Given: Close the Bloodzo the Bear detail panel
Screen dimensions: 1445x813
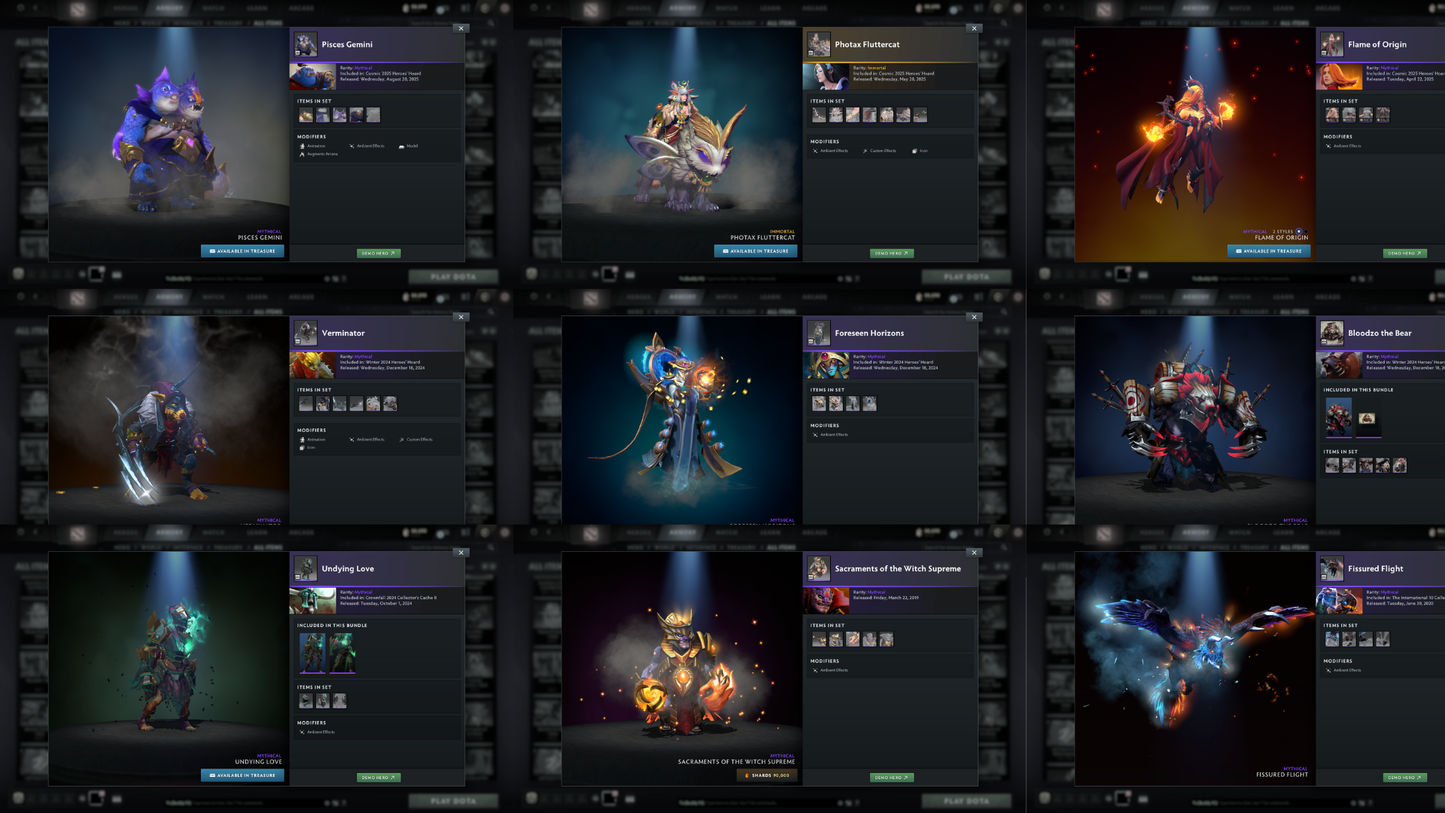Looking at the screenshot, I should coord(1444,318).
